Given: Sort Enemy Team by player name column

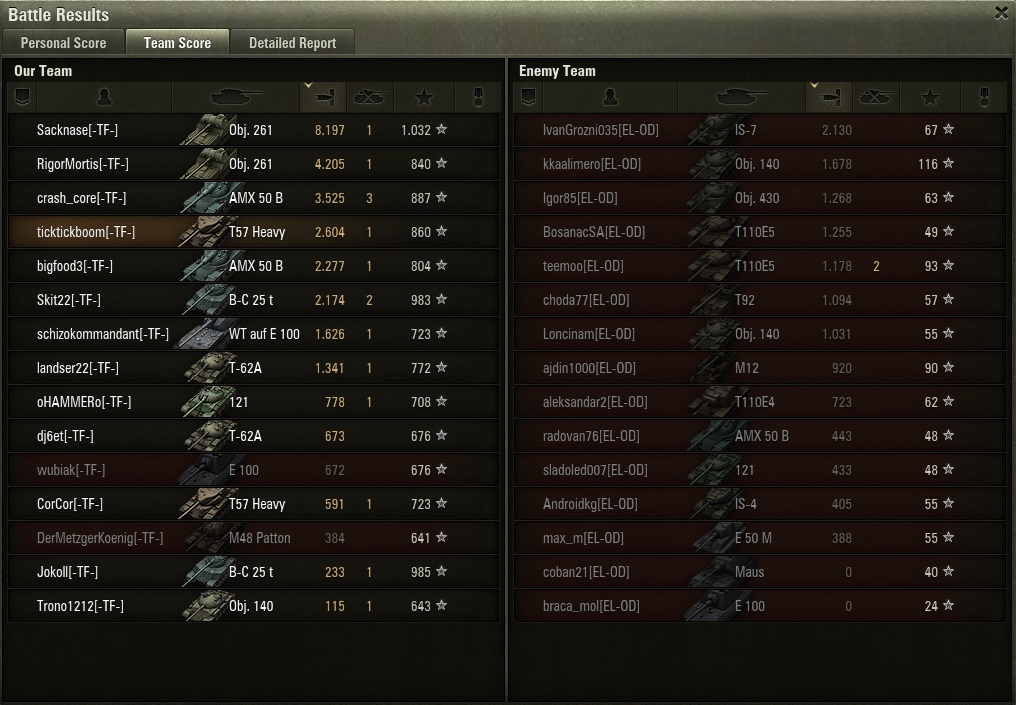Looking at the screenshot, I should tap(610, 97).
